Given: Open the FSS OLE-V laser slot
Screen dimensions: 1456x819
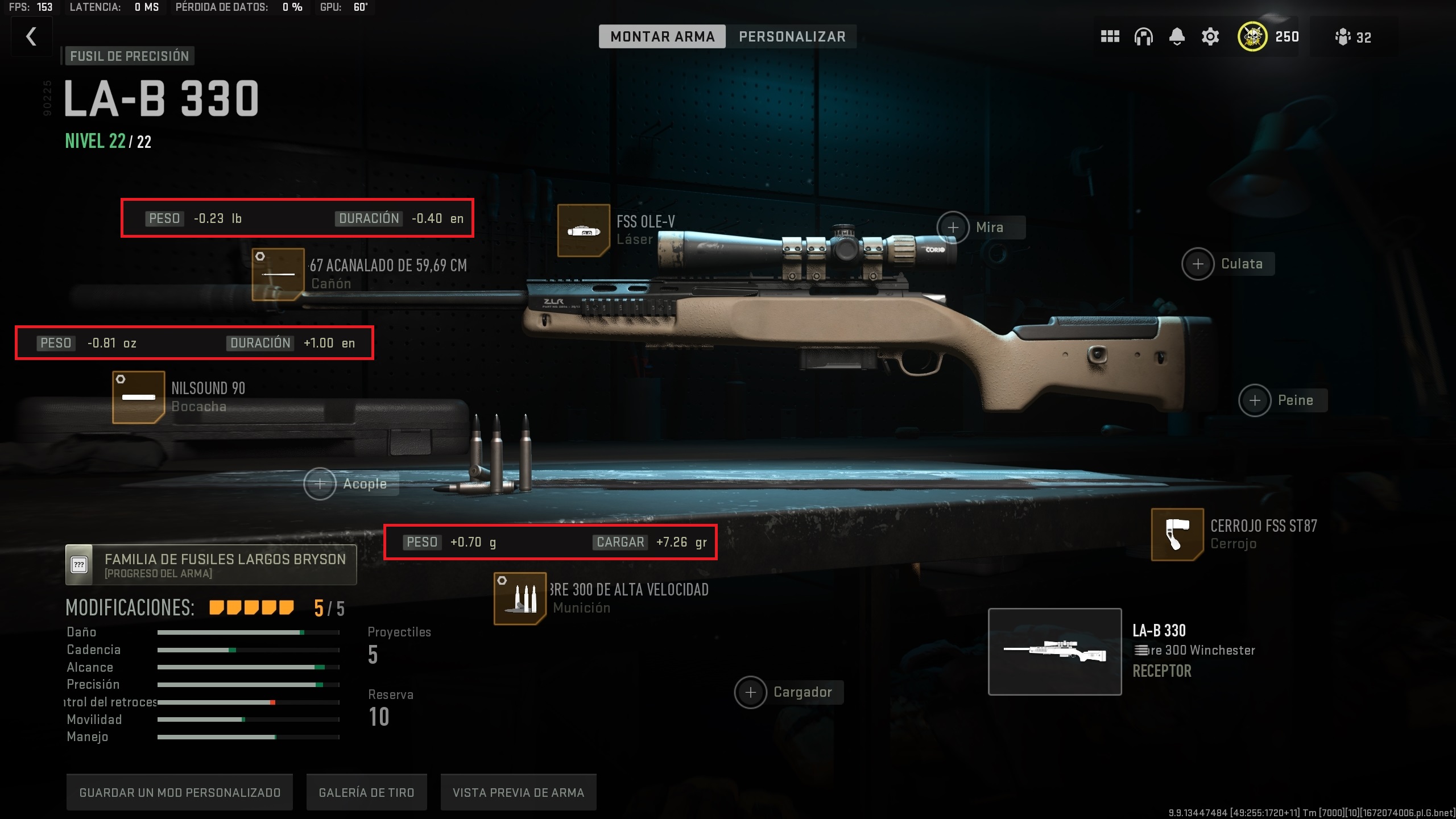Looking at the screenshot, I should click(x=584, y=230).
